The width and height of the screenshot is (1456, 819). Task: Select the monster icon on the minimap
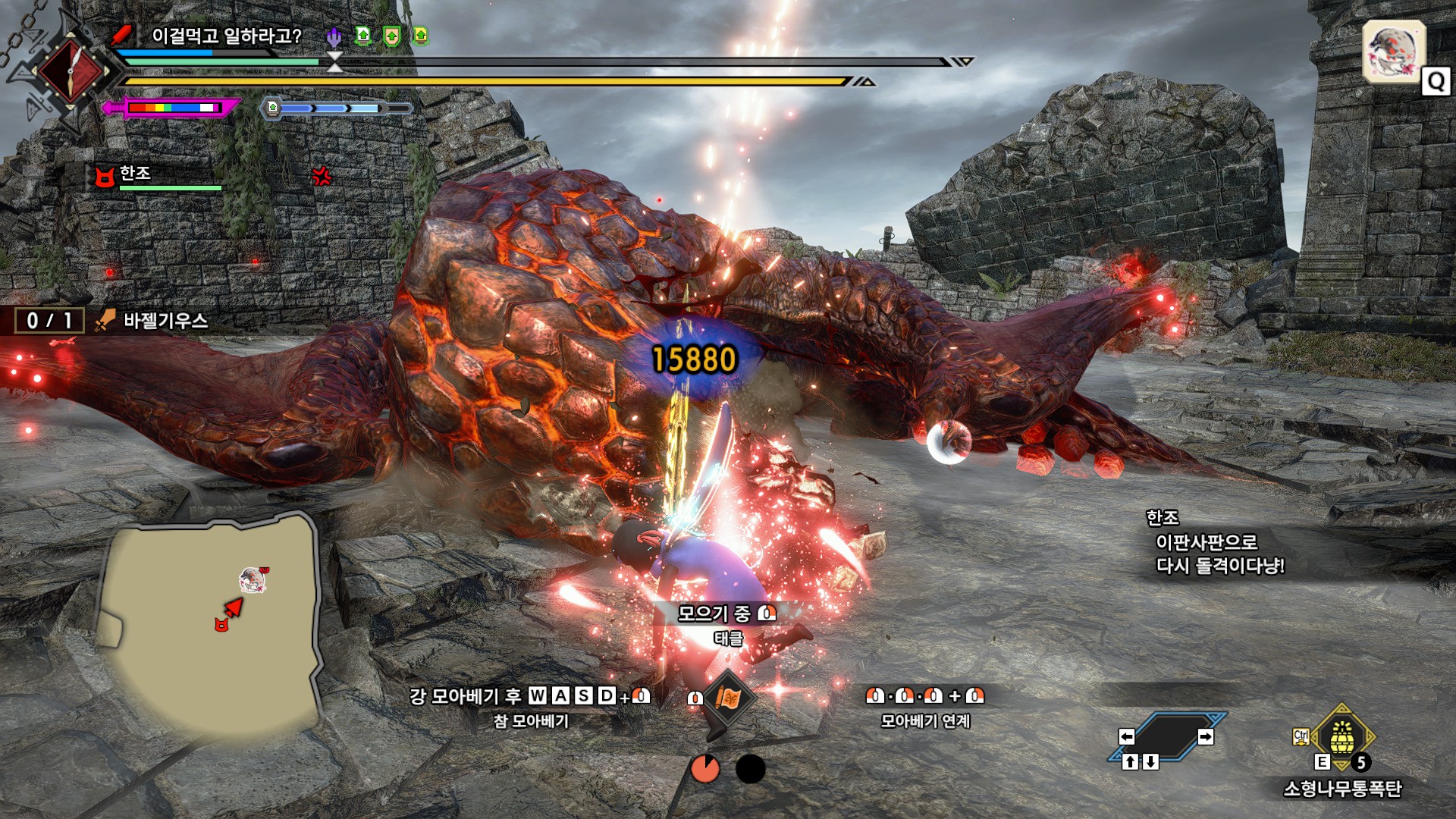pos(253,580)
